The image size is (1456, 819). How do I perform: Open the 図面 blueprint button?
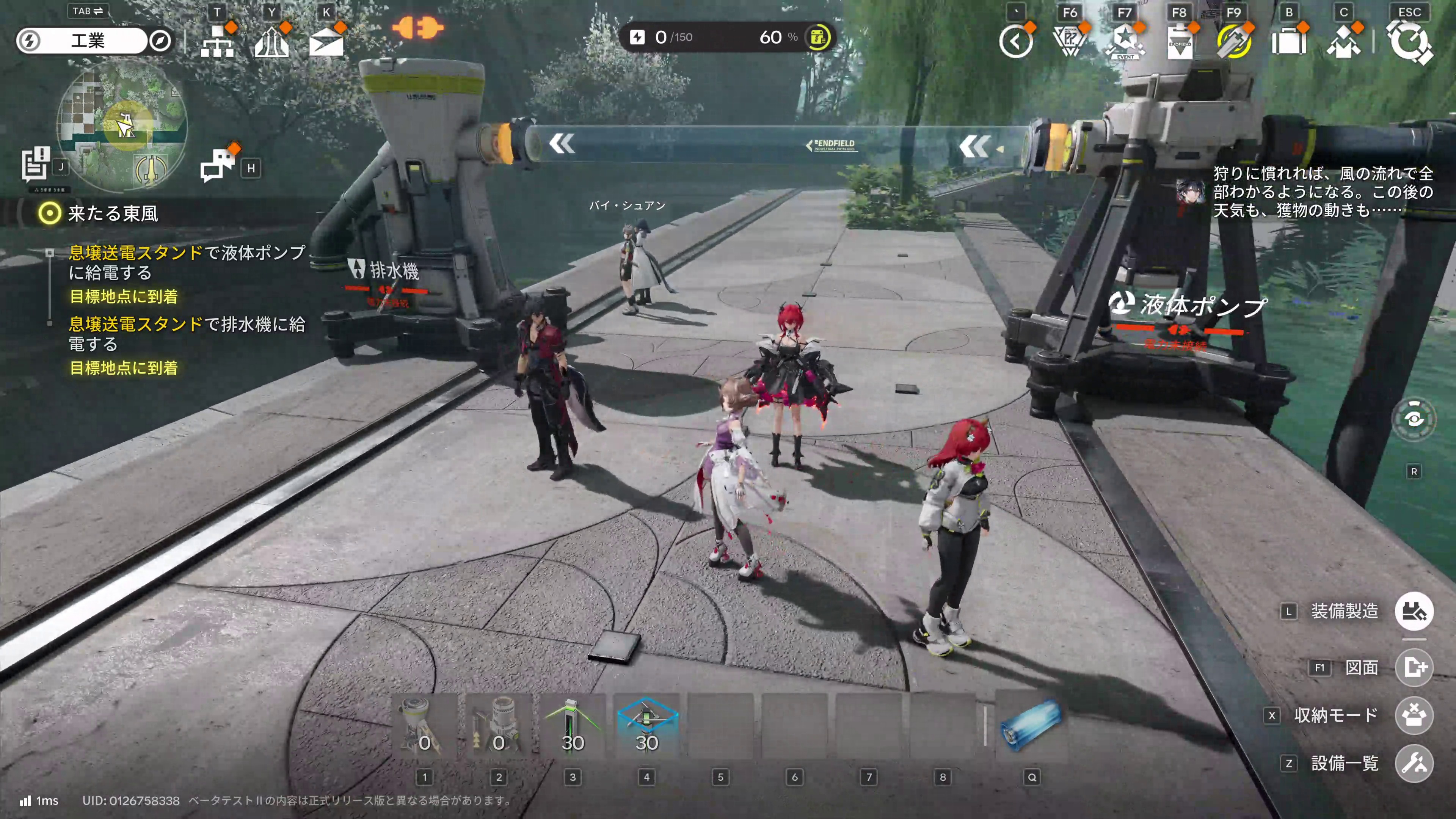coord(1414,667)
